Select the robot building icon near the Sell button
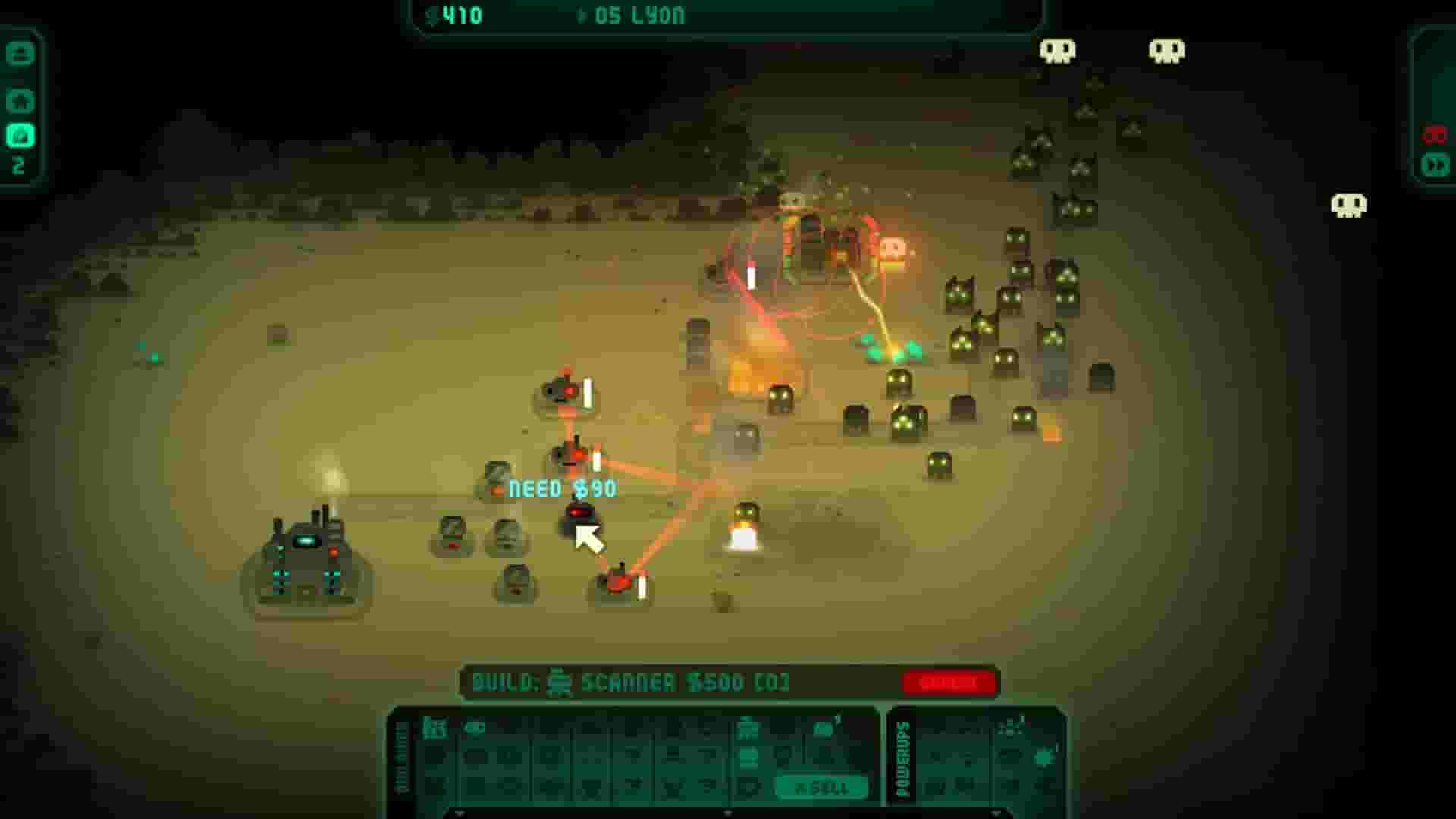1456x819 pixels. 748,730
